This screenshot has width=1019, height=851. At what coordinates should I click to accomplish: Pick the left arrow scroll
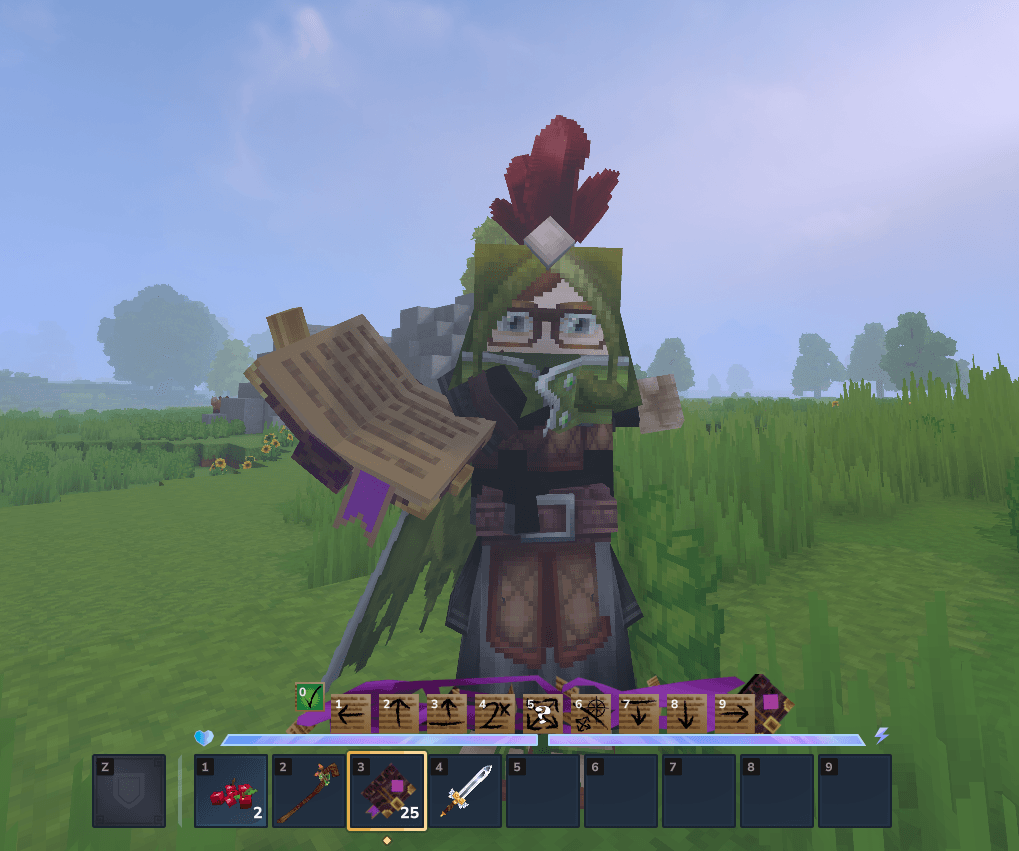pos(351,713)
